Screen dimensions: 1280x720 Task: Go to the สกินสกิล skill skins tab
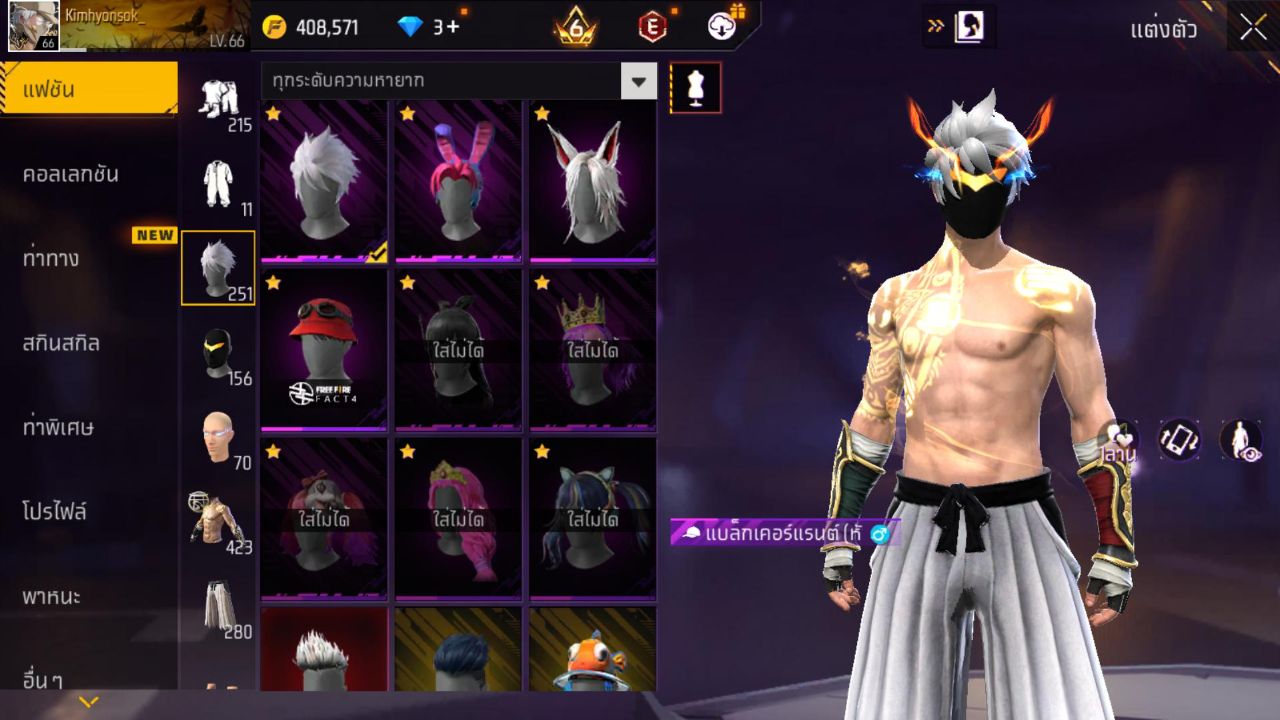[60, 343]
